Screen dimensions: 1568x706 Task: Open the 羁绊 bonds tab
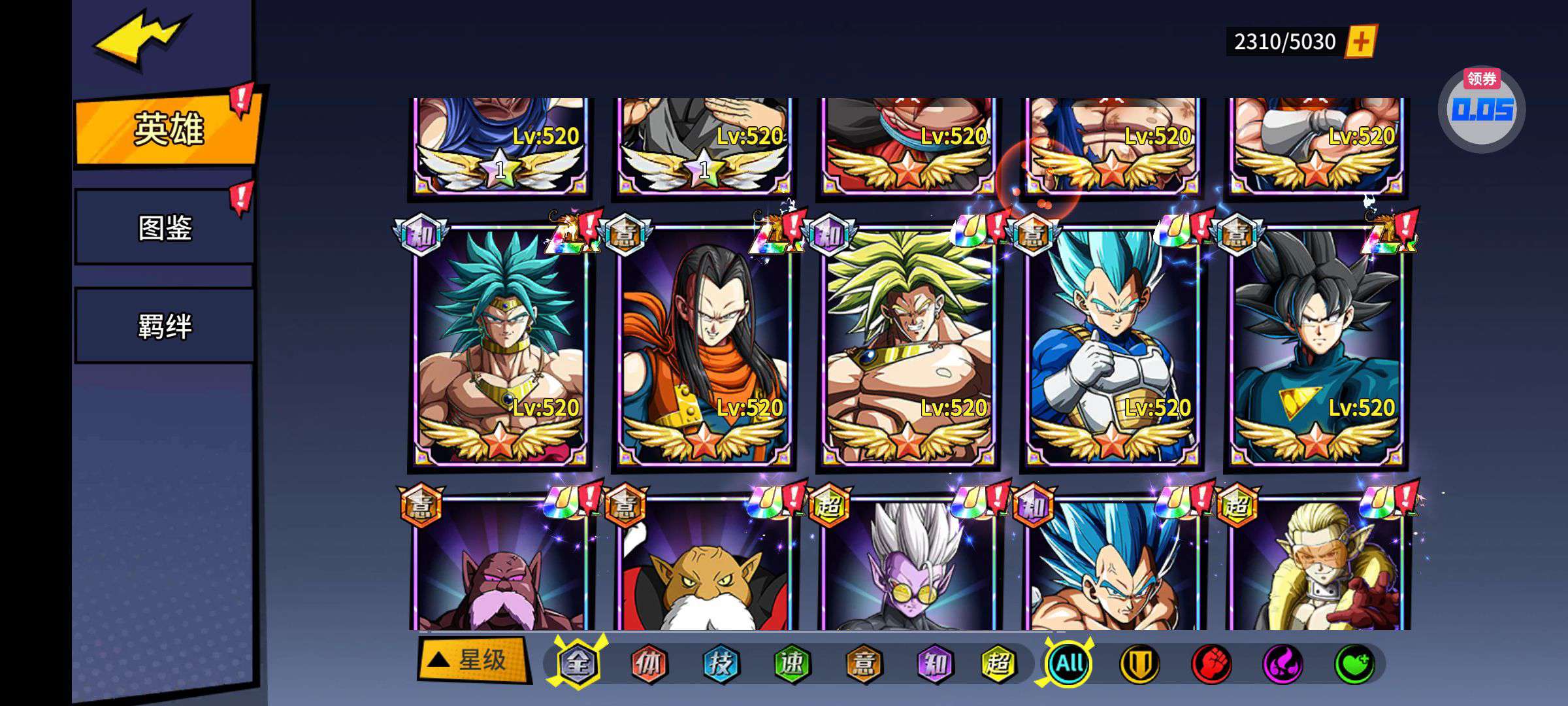[x=165, y=326]
